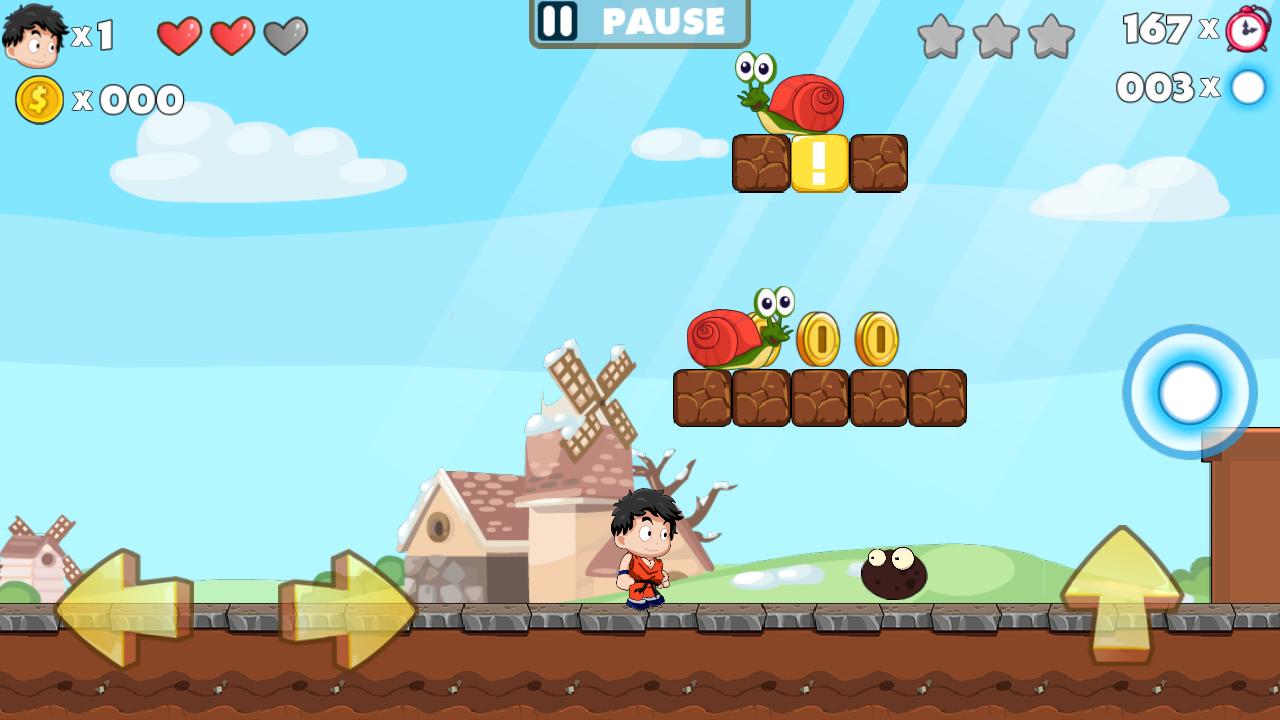The width and height of the screenshot is (1280, 720).
Task: Tap the first red heart icon
Action: pos(180,36)
